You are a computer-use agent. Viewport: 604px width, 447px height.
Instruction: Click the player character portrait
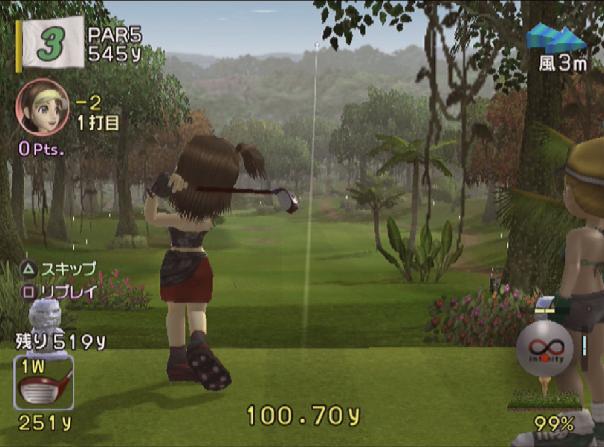coord(41,108)
